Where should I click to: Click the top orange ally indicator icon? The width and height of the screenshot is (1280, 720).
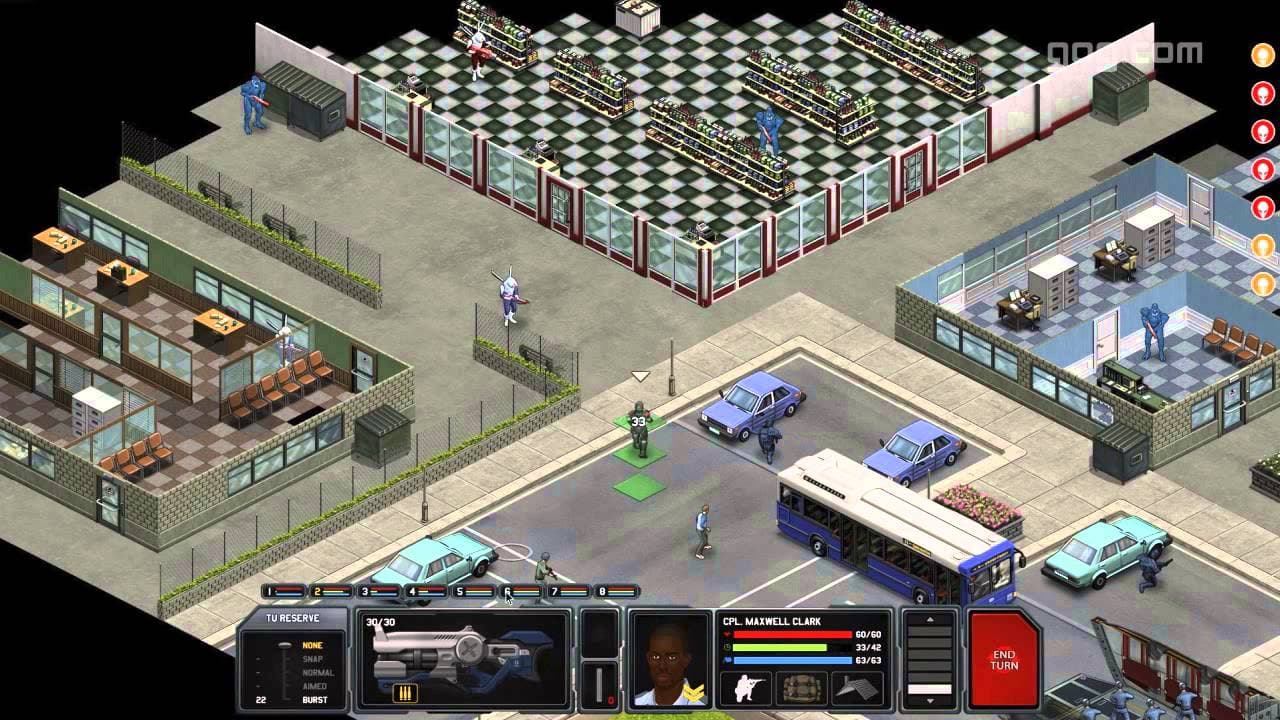1262,54
